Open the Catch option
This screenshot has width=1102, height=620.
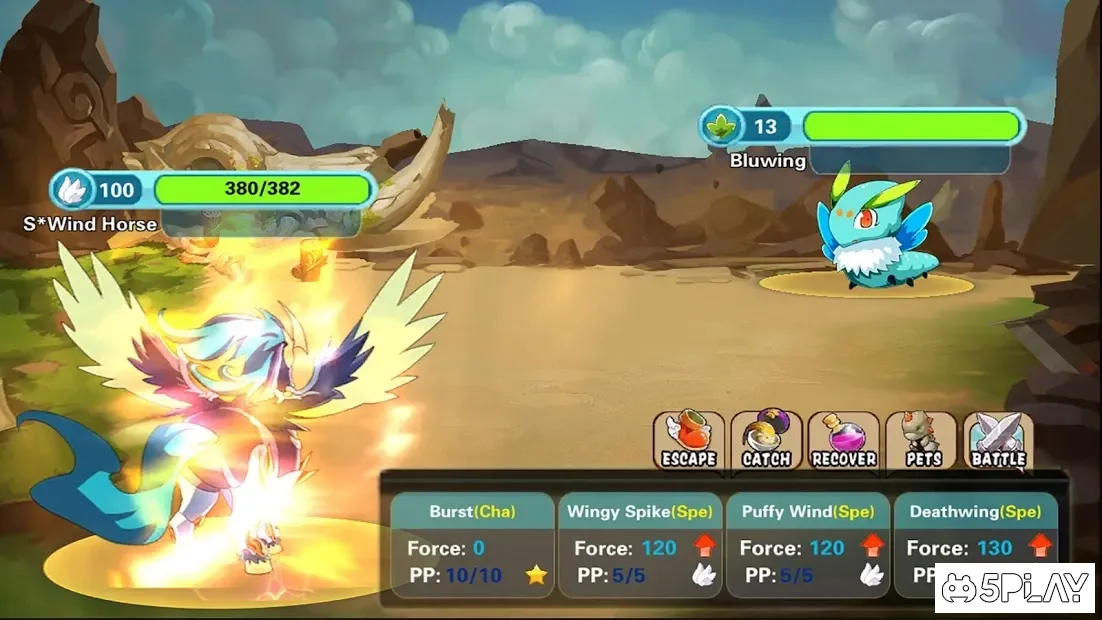click(766, 441)
